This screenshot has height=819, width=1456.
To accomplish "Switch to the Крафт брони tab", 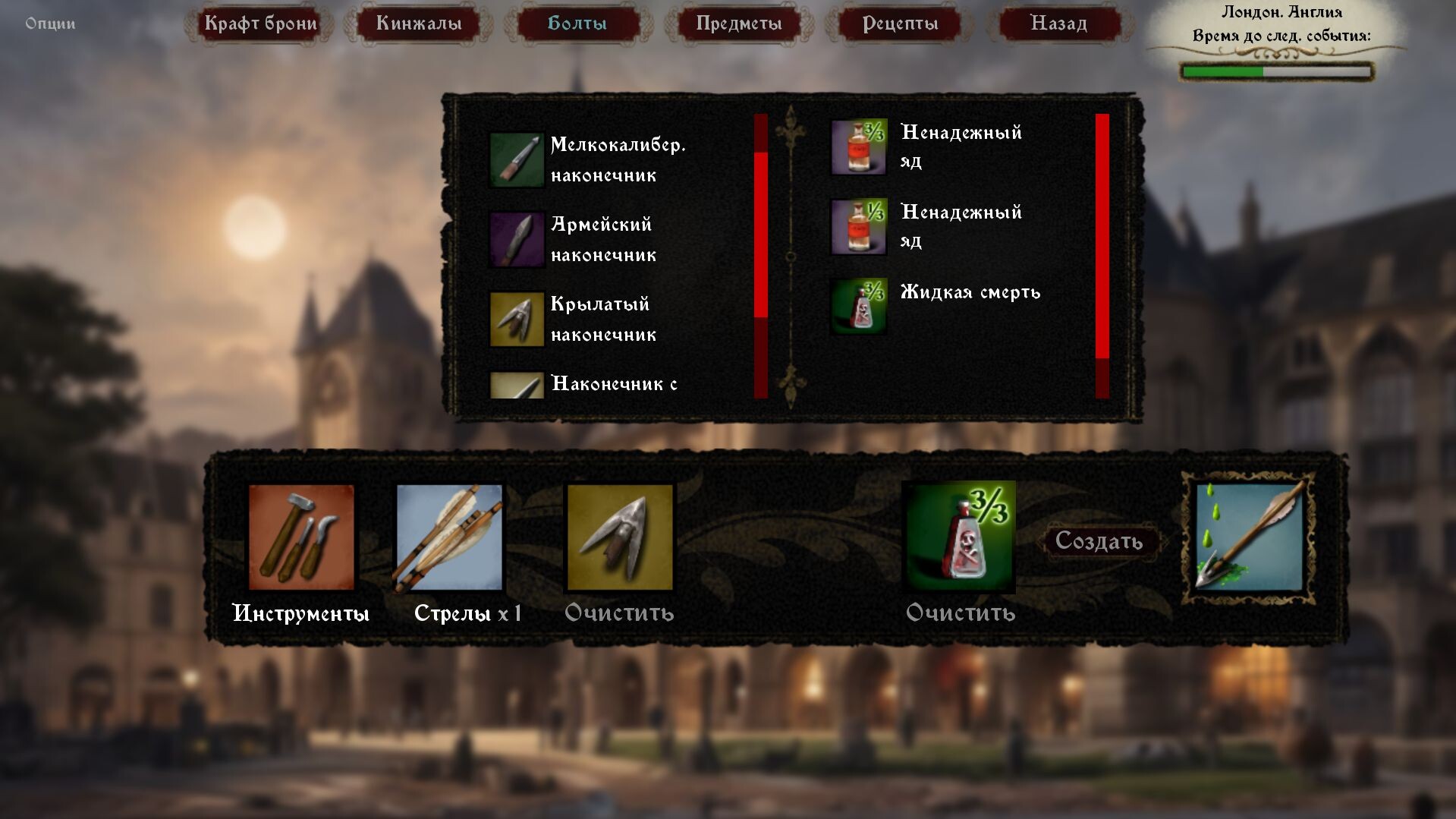I will tap(260, 24).
